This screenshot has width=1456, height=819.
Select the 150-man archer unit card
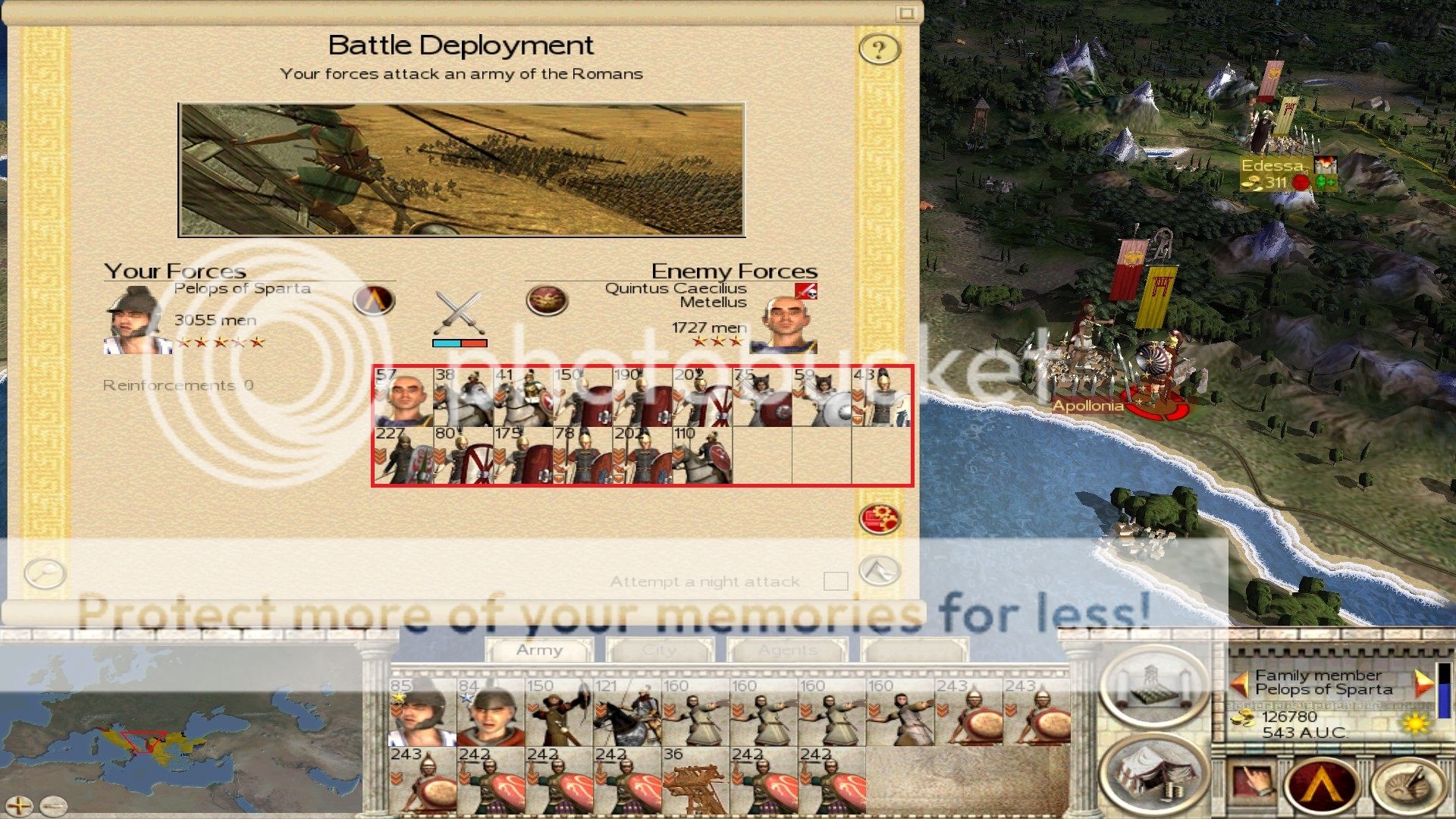pyautogui.click(x=559, y=713)
